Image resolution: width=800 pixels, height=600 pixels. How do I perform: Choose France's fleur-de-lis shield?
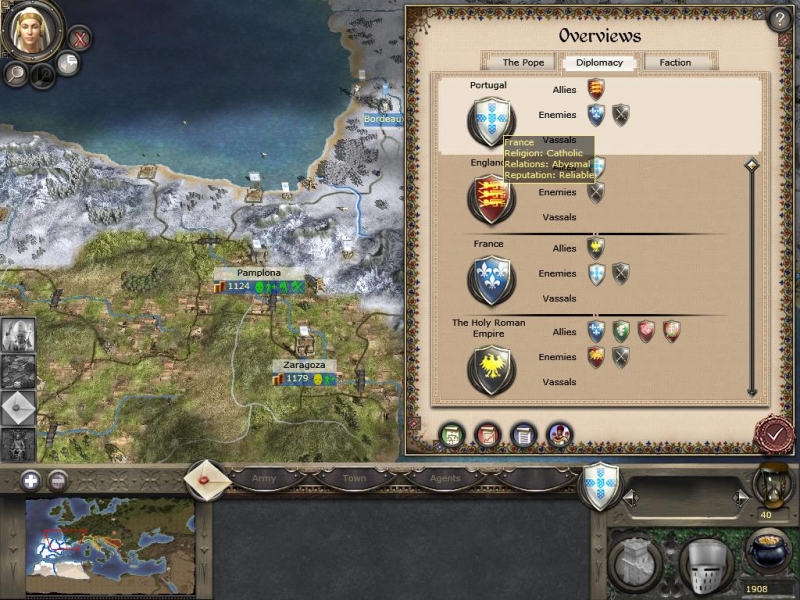(490, 280)
